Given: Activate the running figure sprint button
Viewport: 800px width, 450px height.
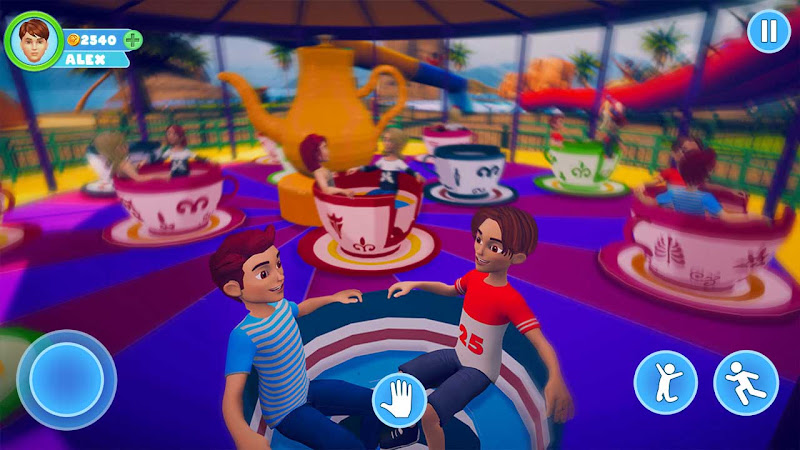Looking at the screenshot, I should 745,382.
